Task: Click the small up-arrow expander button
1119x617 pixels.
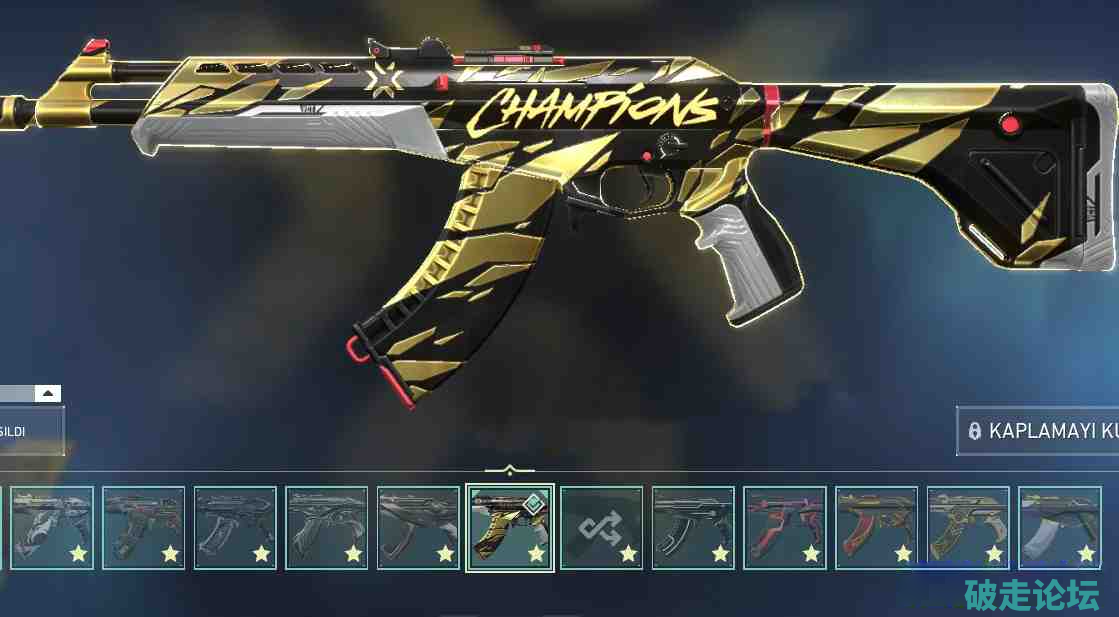Action: [x=49, y=393]
